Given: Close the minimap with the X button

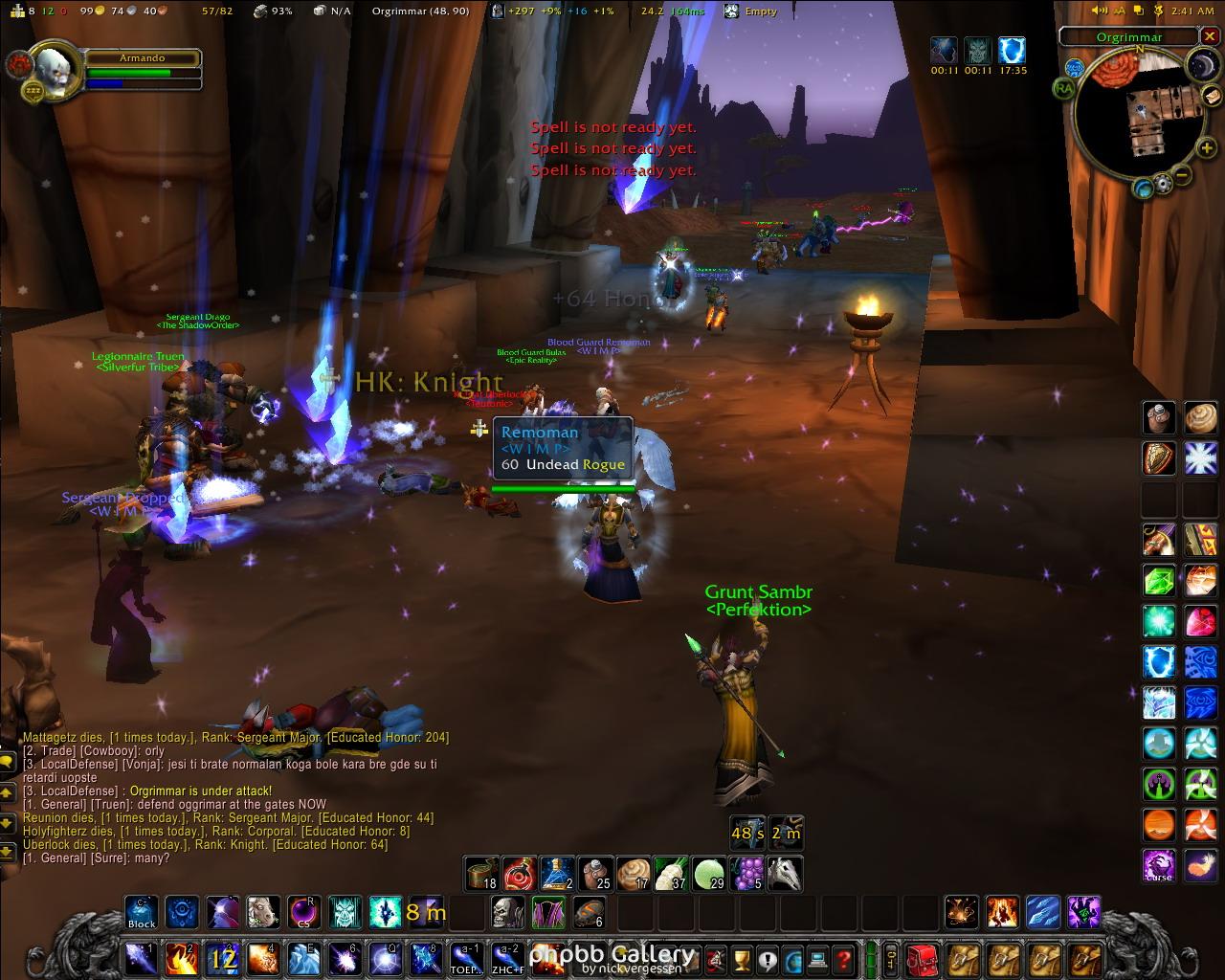Looking at the screenshot, I should pyautogui.click(x=1211, y=37).
